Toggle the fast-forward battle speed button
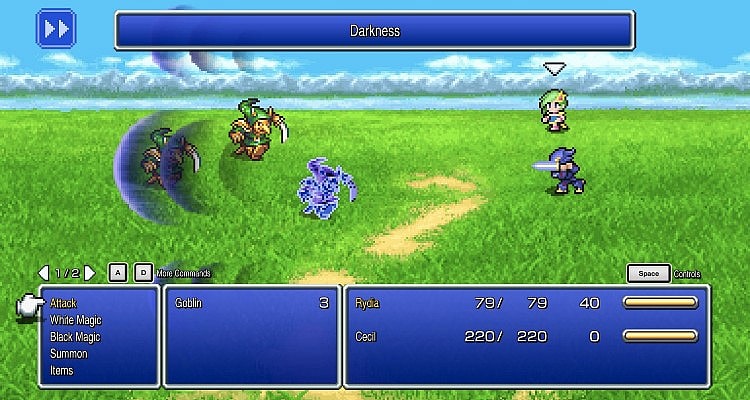 pos(56,27)
